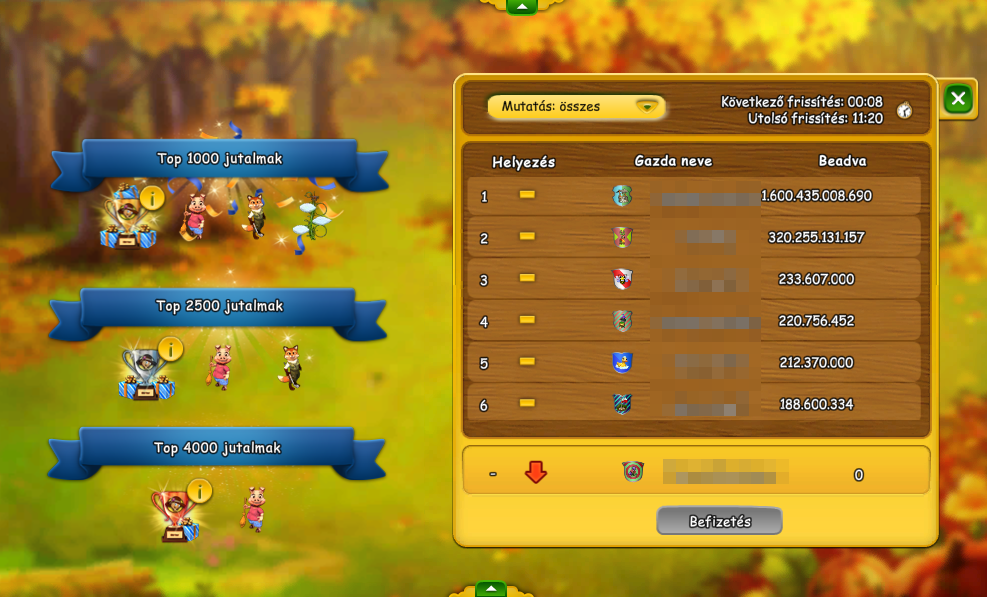Select the rank 5 leaderboard row
The height and width of the screenshot is (597, 987).
694,363
